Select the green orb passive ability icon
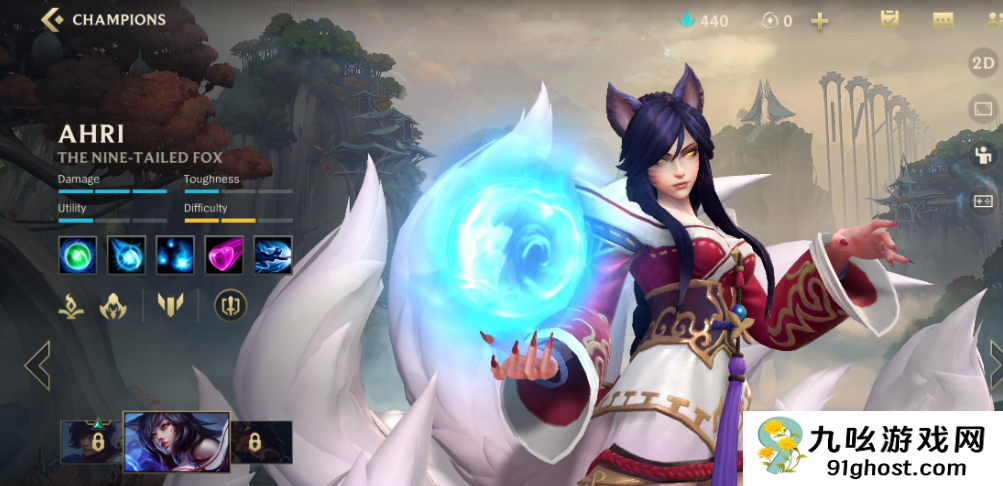1003x486 pixels. pos(77,255)
